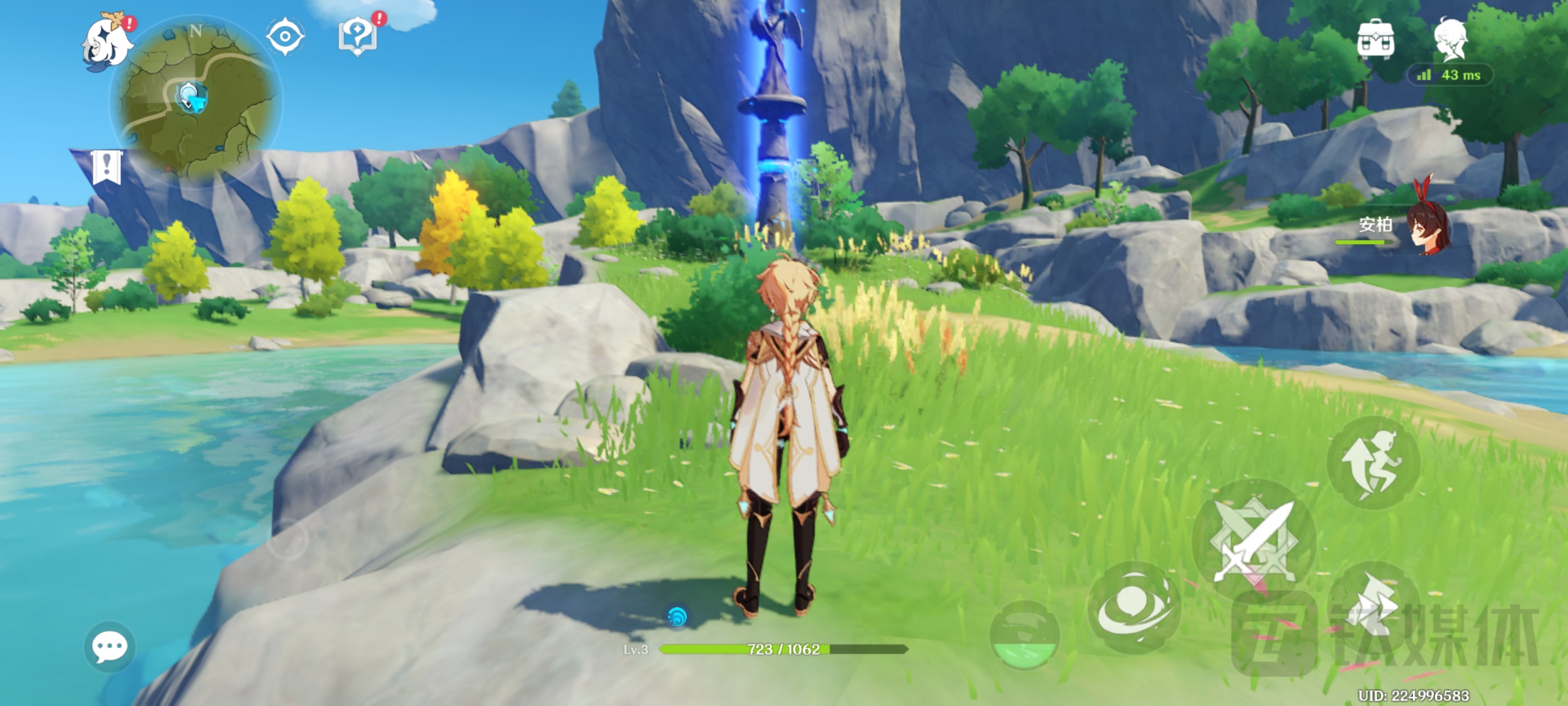The width and height of the screenshot is (1568, 706).
Task: Attack with the sword button
Action: [1254, 541]
